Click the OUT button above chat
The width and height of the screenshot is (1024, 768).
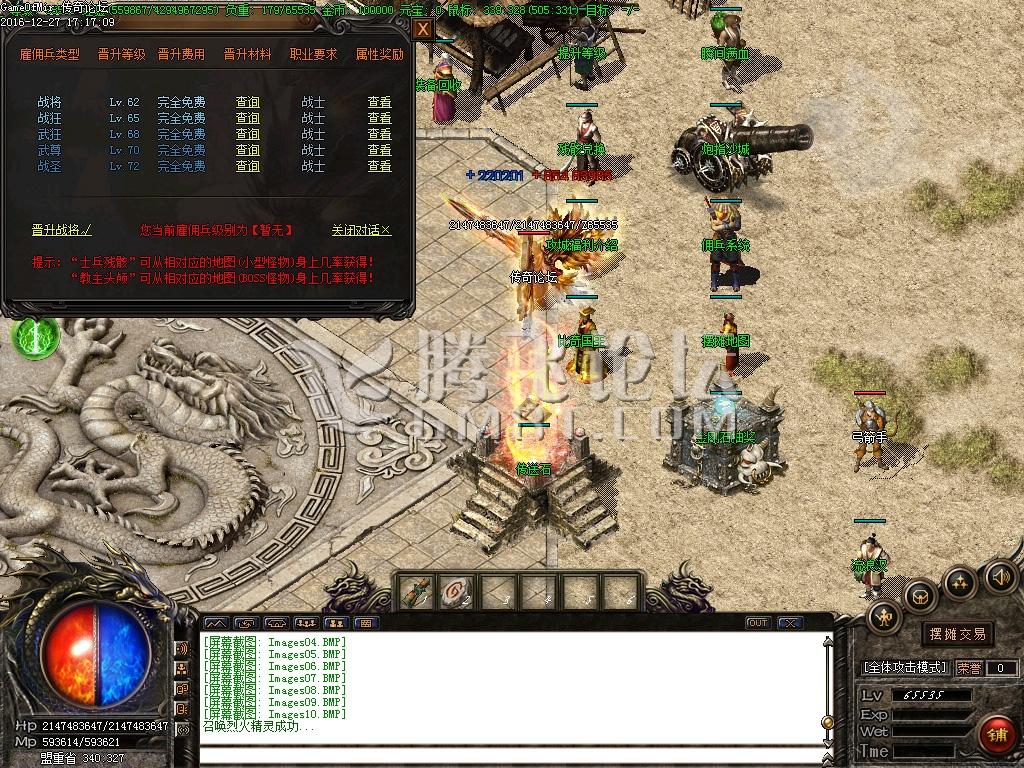[758, 623]
